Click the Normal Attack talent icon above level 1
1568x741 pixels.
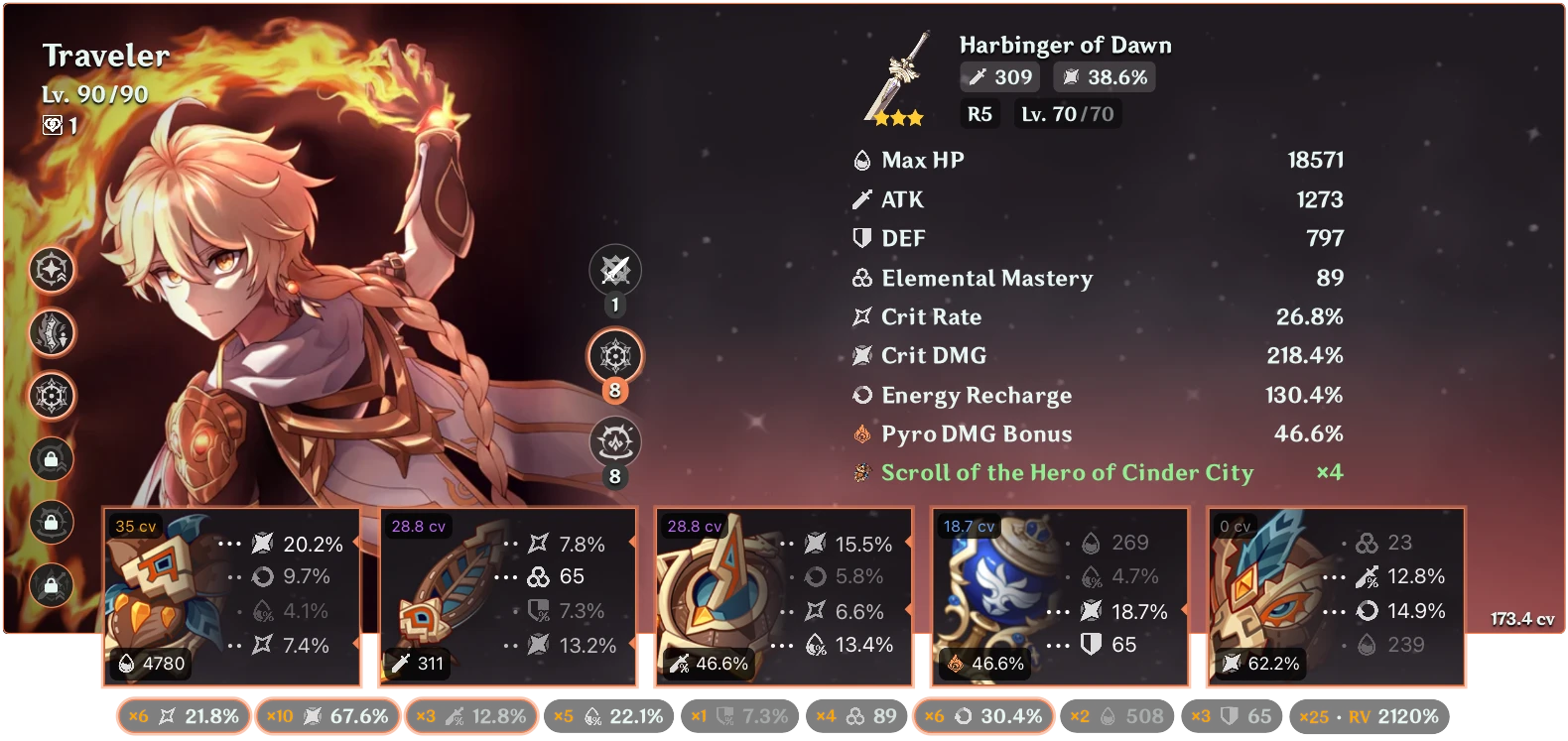pos(616,269)
